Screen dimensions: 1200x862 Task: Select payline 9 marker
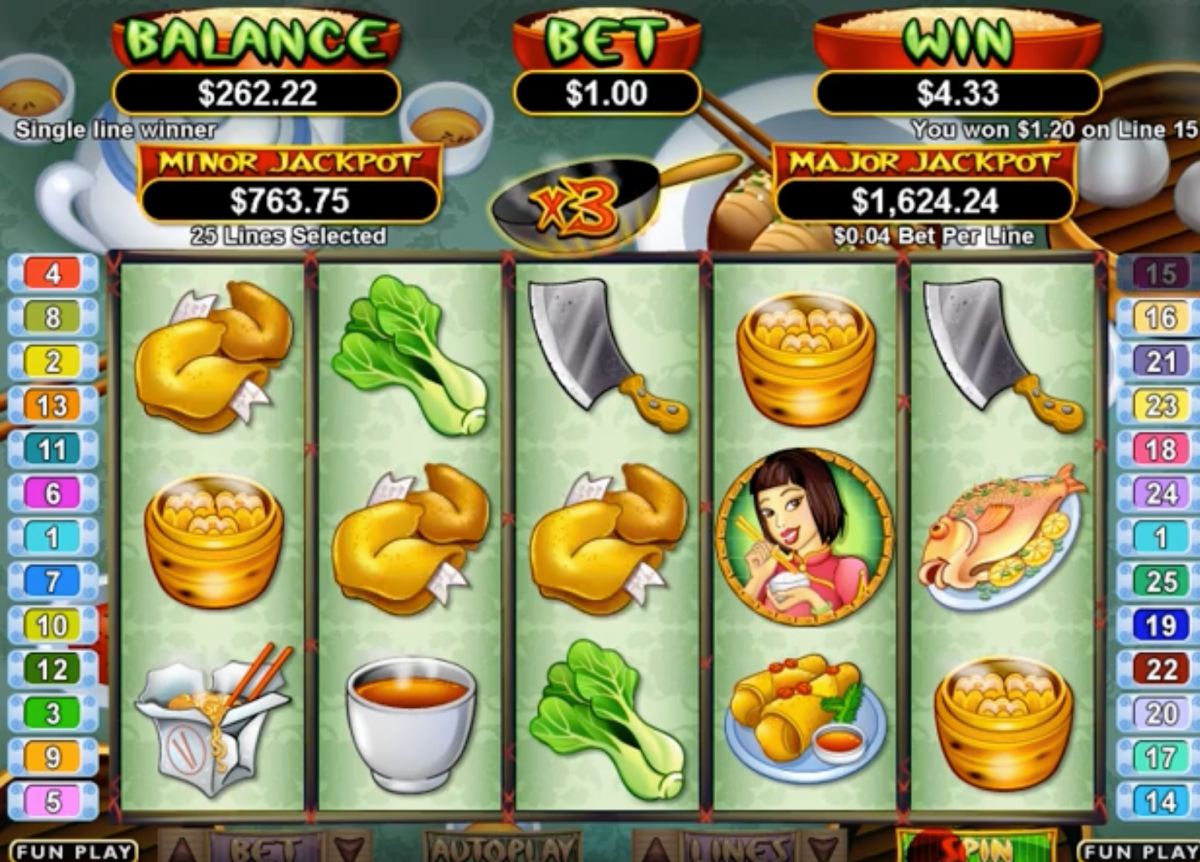(x=53, y=757)
